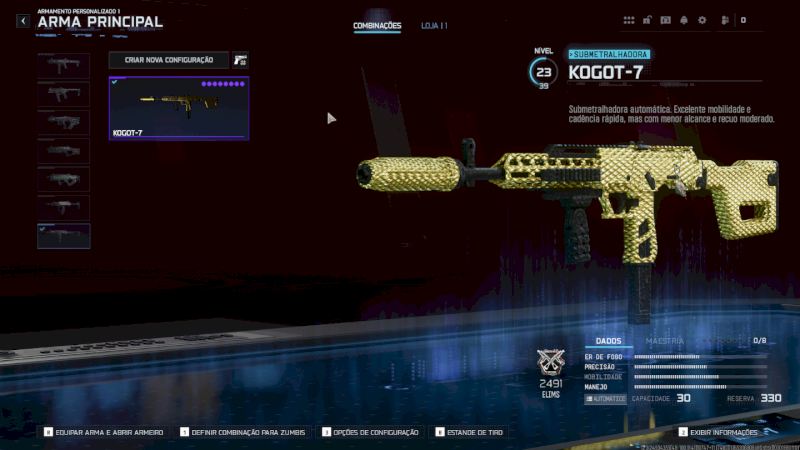The image size is (800, 450).
Task: Click the padlock icon in the top bar
Action: (648, 20)
